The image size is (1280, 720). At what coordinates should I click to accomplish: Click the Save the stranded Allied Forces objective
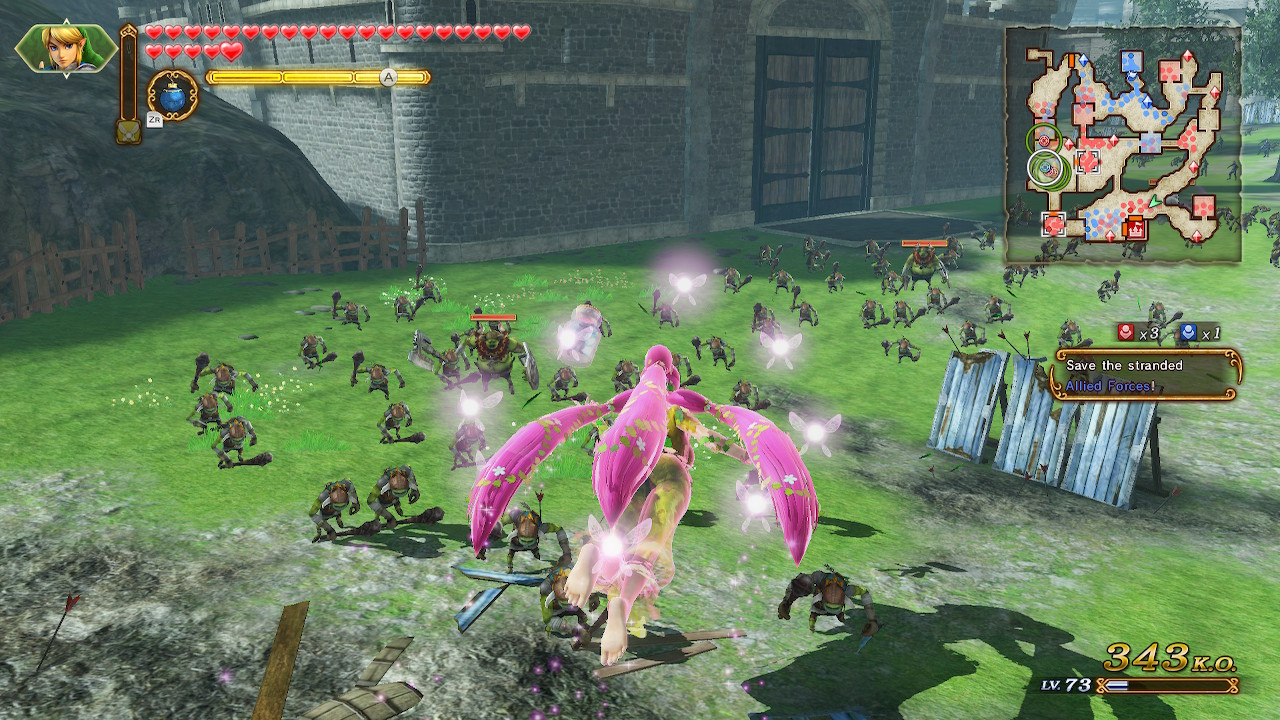click(1146, 375)
